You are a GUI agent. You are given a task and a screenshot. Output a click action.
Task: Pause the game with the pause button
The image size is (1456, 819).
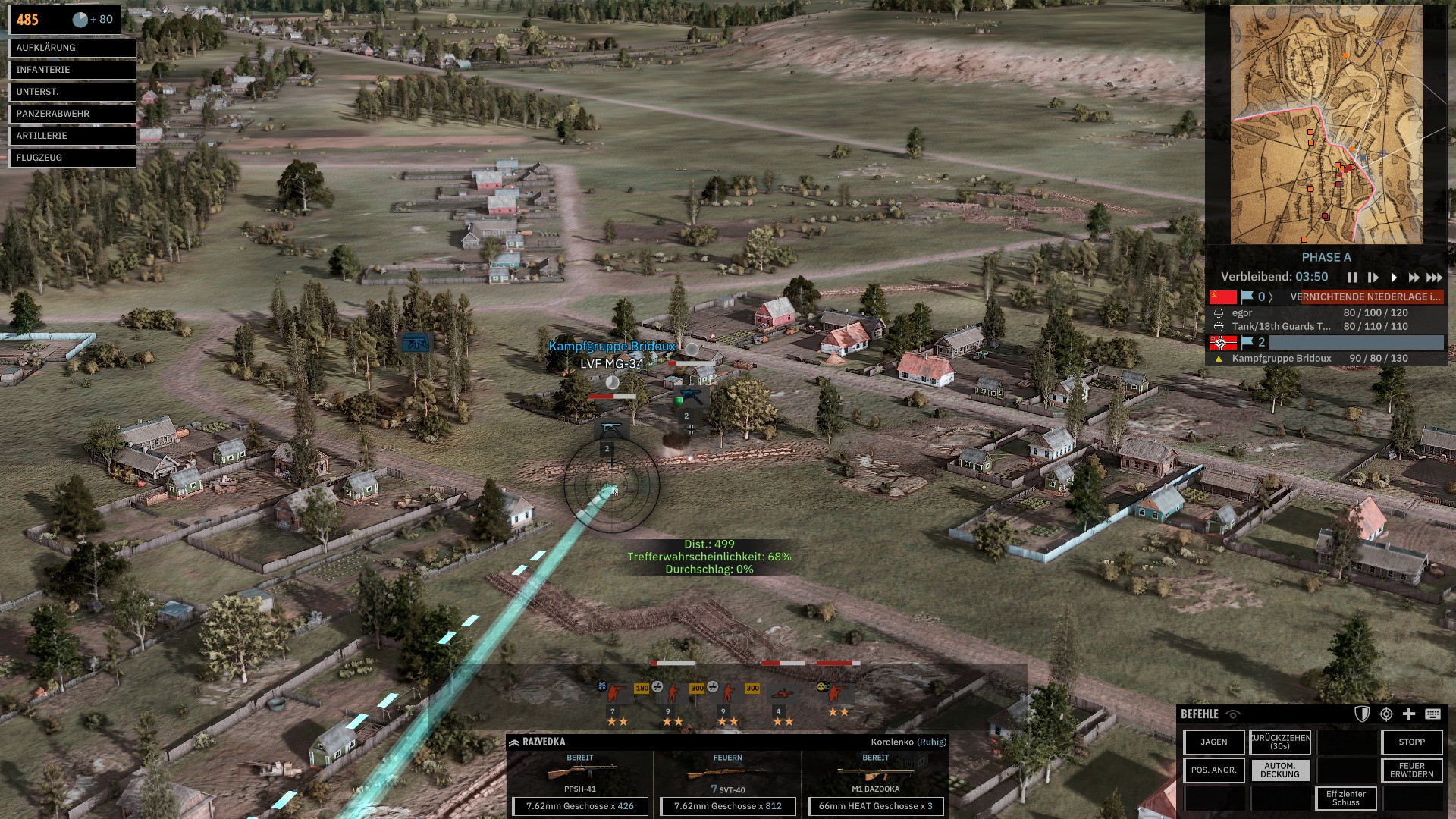point(1352,278)
